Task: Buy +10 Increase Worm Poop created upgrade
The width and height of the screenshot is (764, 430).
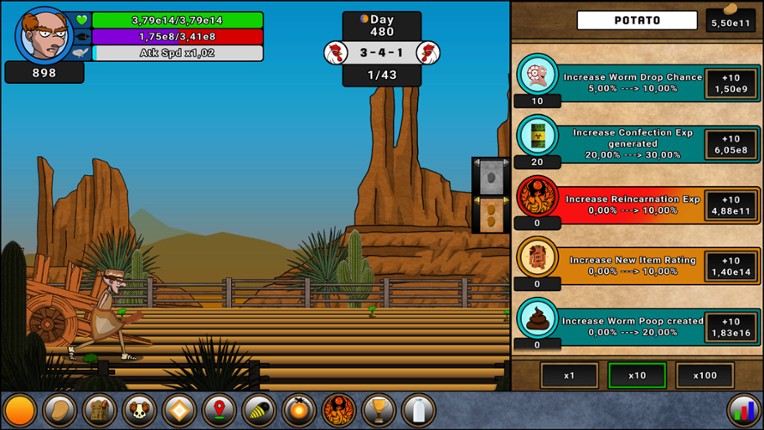Action: 730,326
